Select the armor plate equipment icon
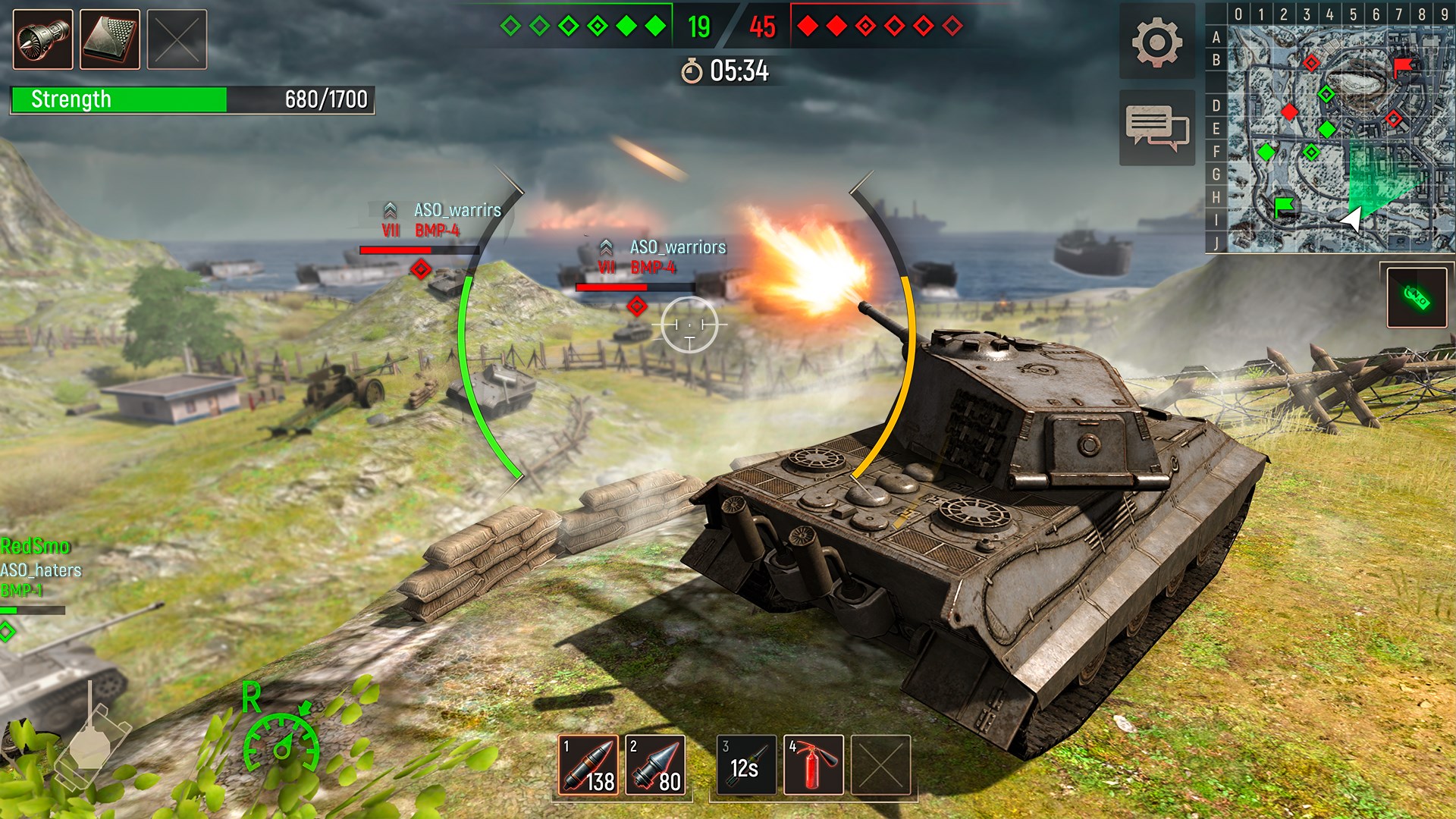Image resolution: width=1456 pixels, height=819 pixels. pyautogui.click(x=110, y=39)
